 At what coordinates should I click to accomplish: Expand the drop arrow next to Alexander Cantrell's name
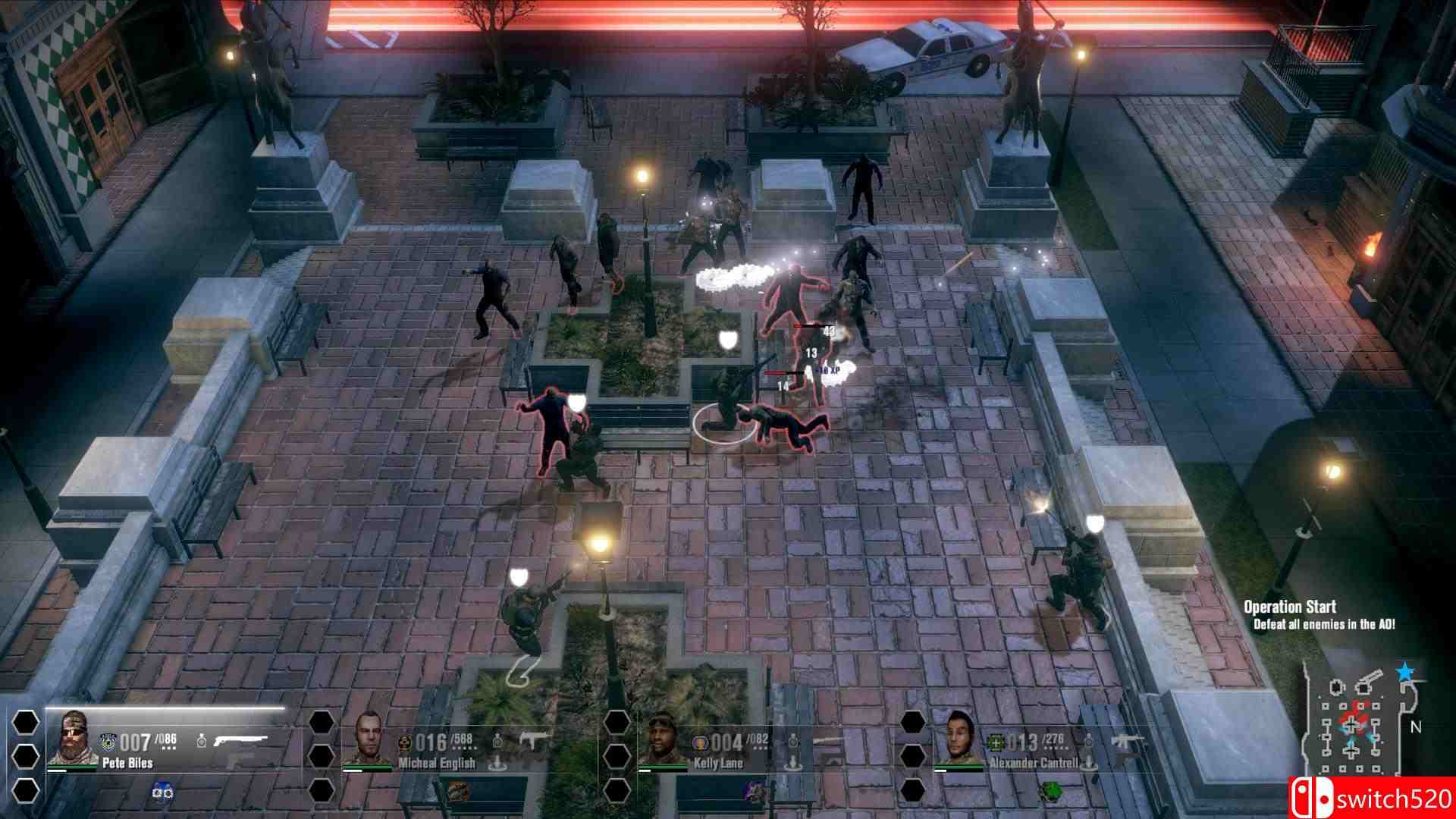pos(1089,763)
